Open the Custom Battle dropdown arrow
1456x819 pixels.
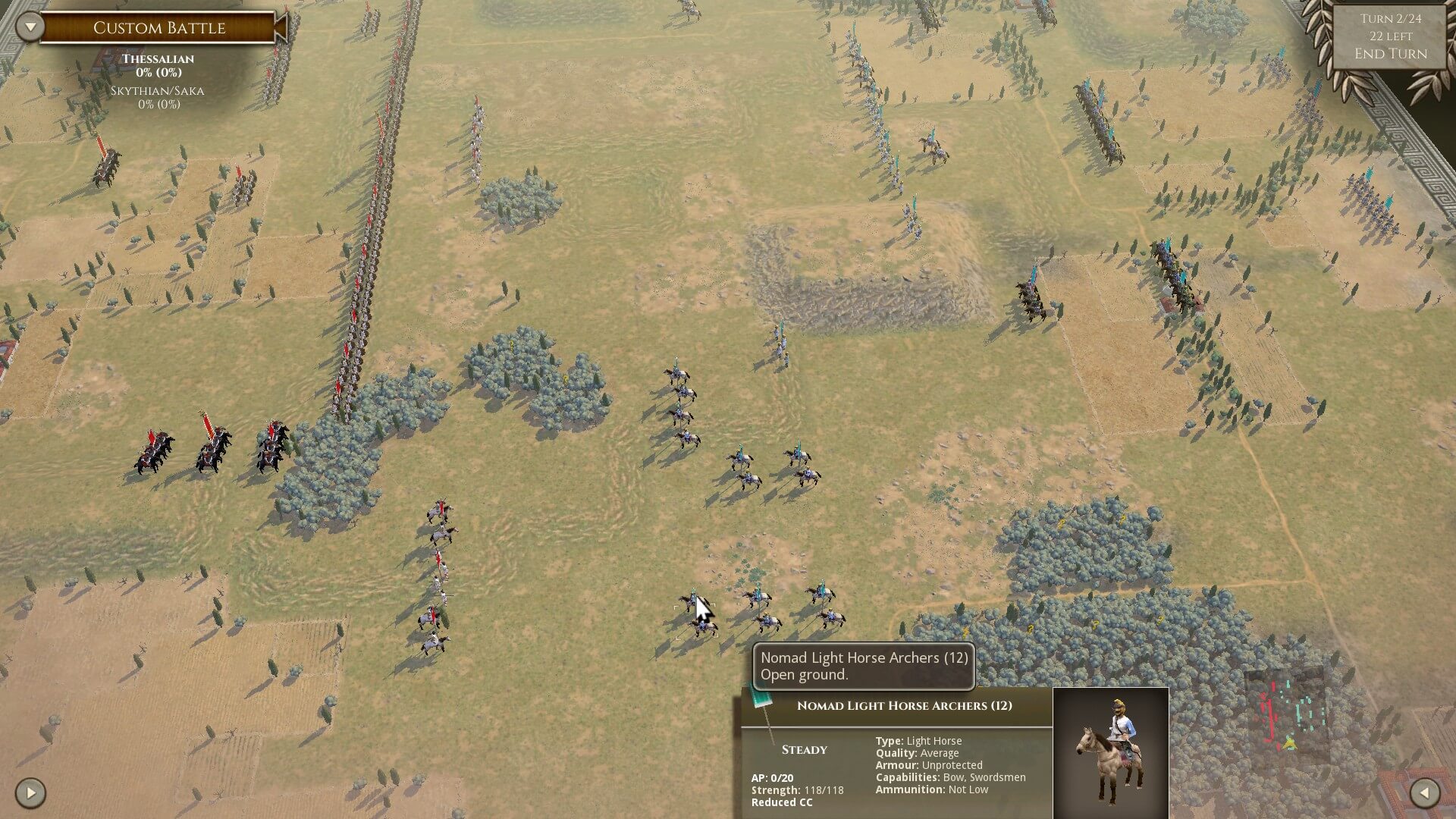[x=30, y=27]
